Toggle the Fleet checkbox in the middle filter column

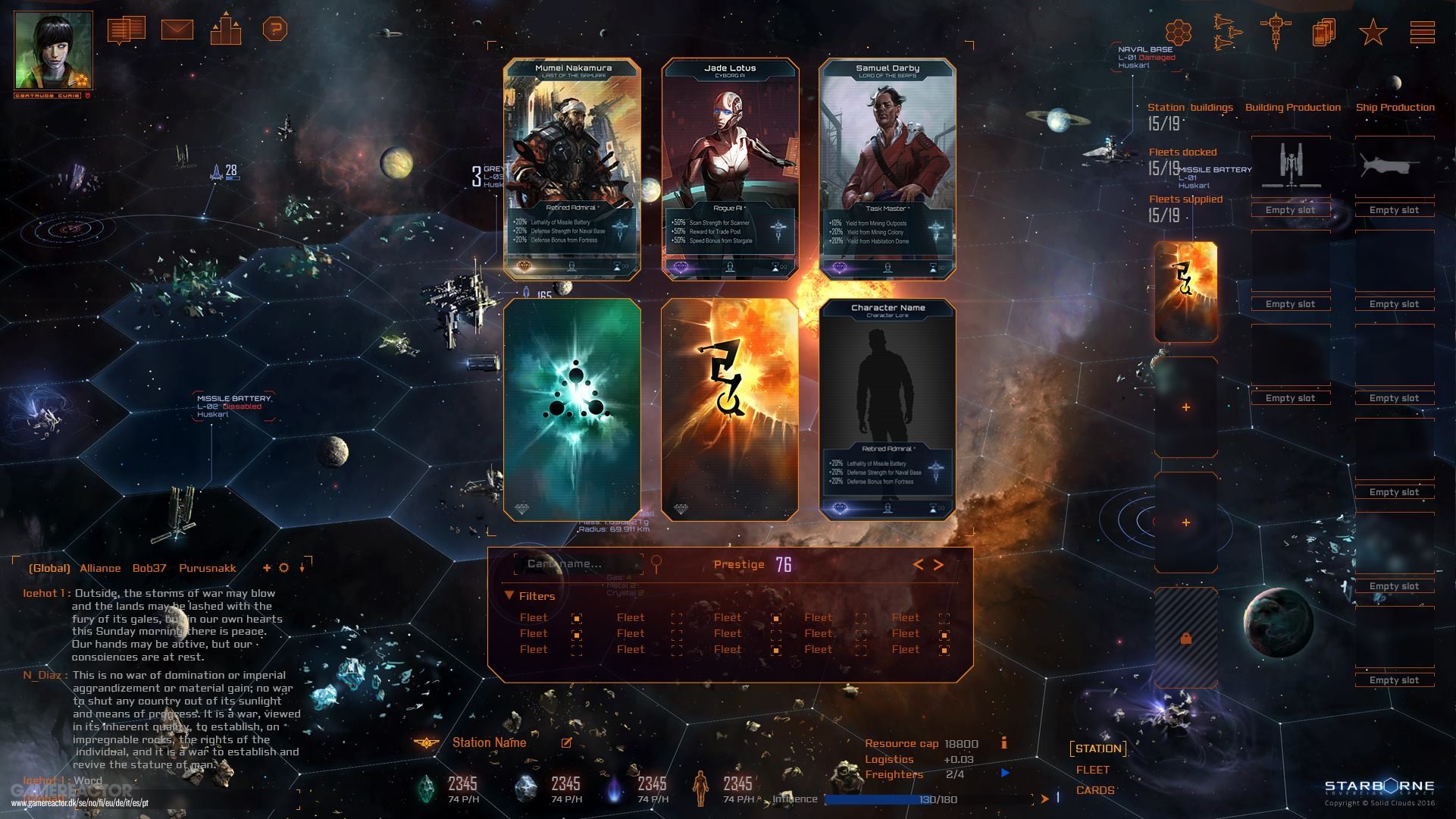click(x=775, y=633)
